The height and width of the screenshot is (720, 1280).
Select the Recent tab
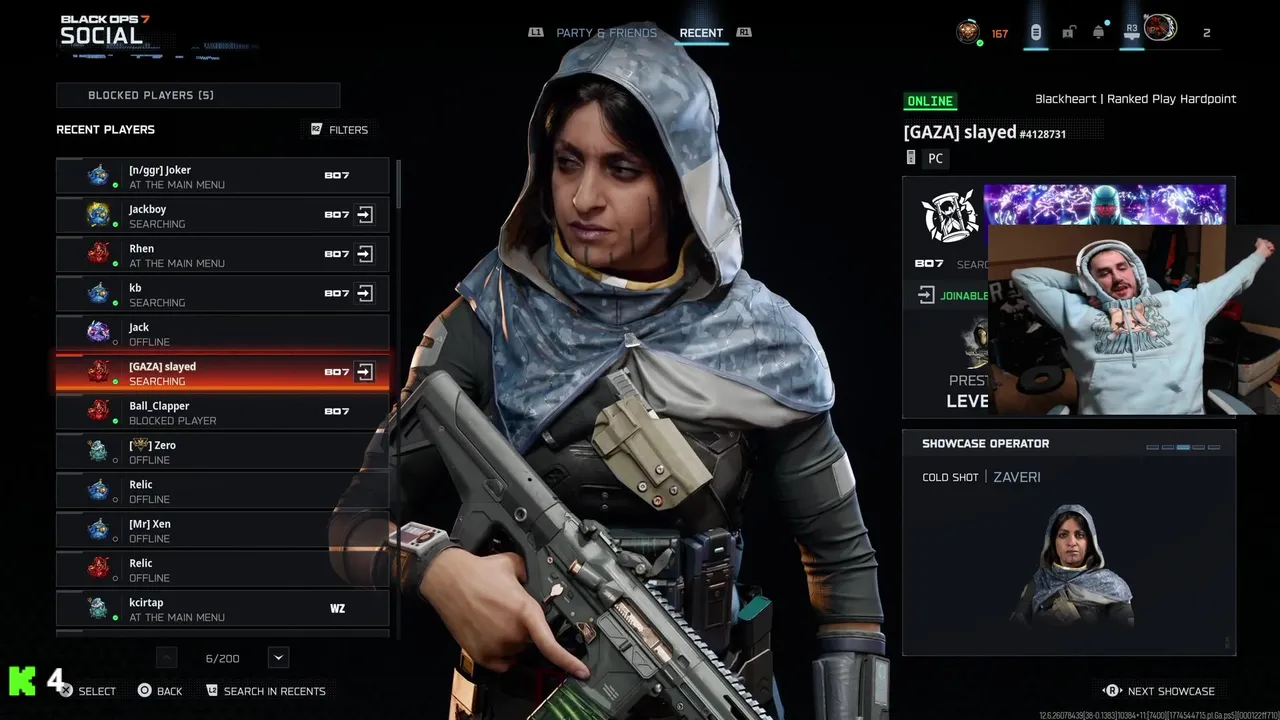[701, 33]
